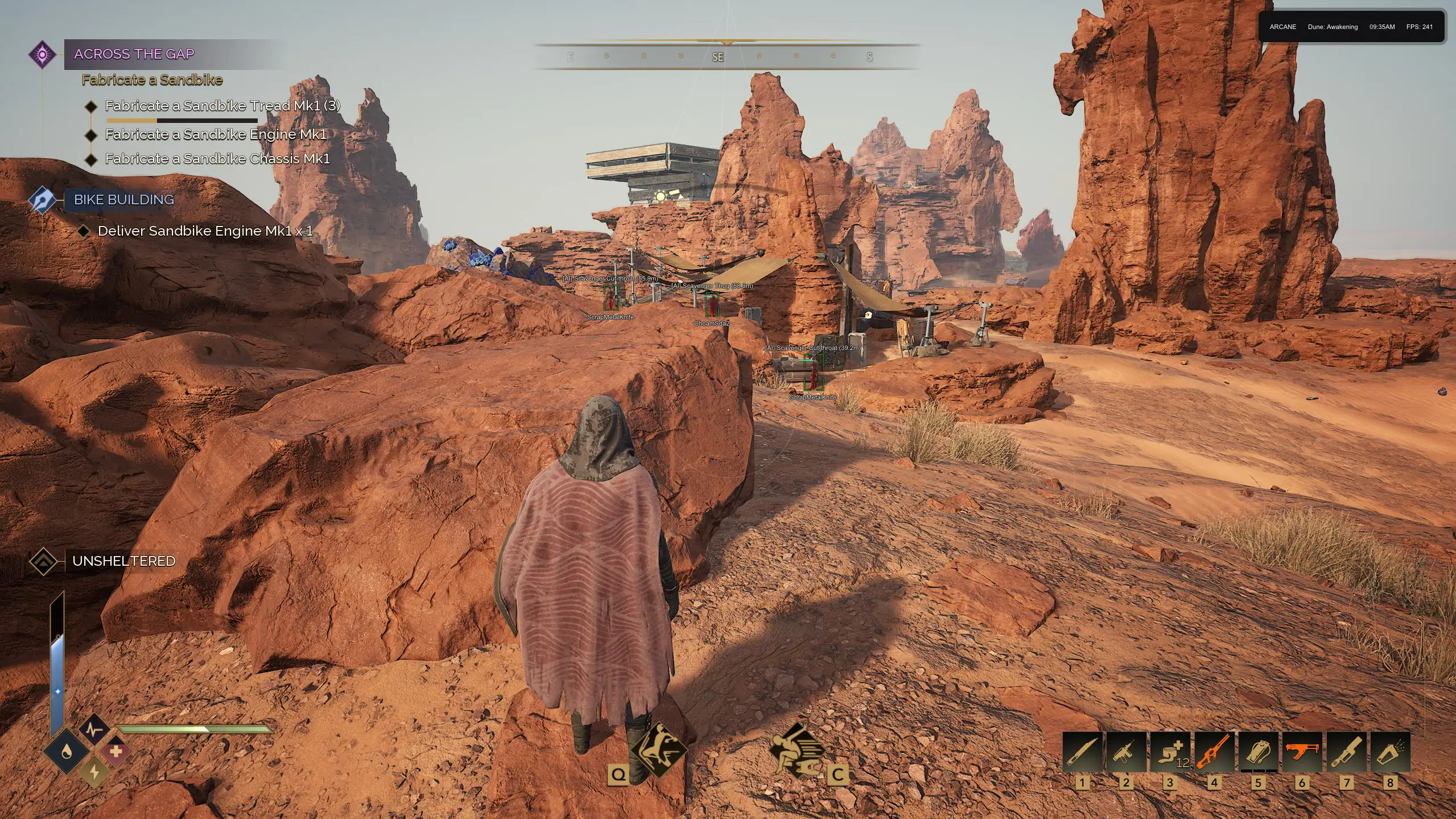
Task: Equip the syringe gun in slot 2
Action: pos(1126,752)
